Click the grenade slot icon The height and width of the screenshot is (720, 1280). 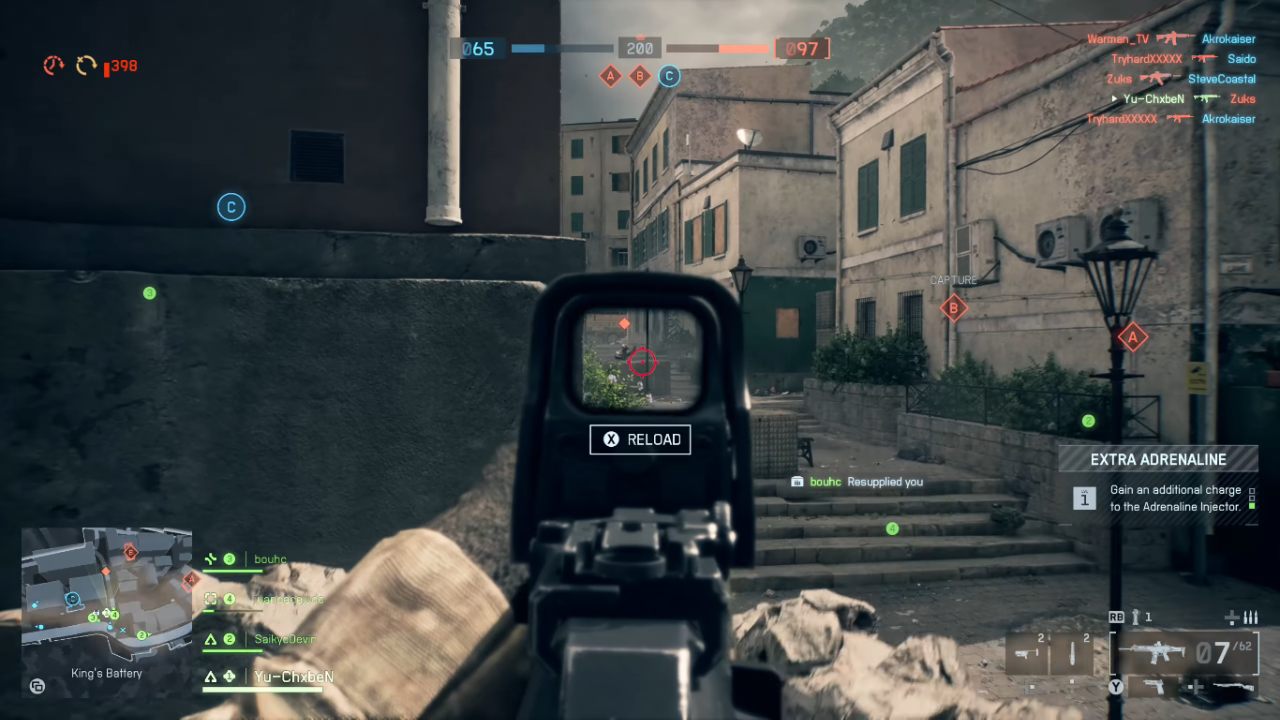click(x=1071, y=651)
